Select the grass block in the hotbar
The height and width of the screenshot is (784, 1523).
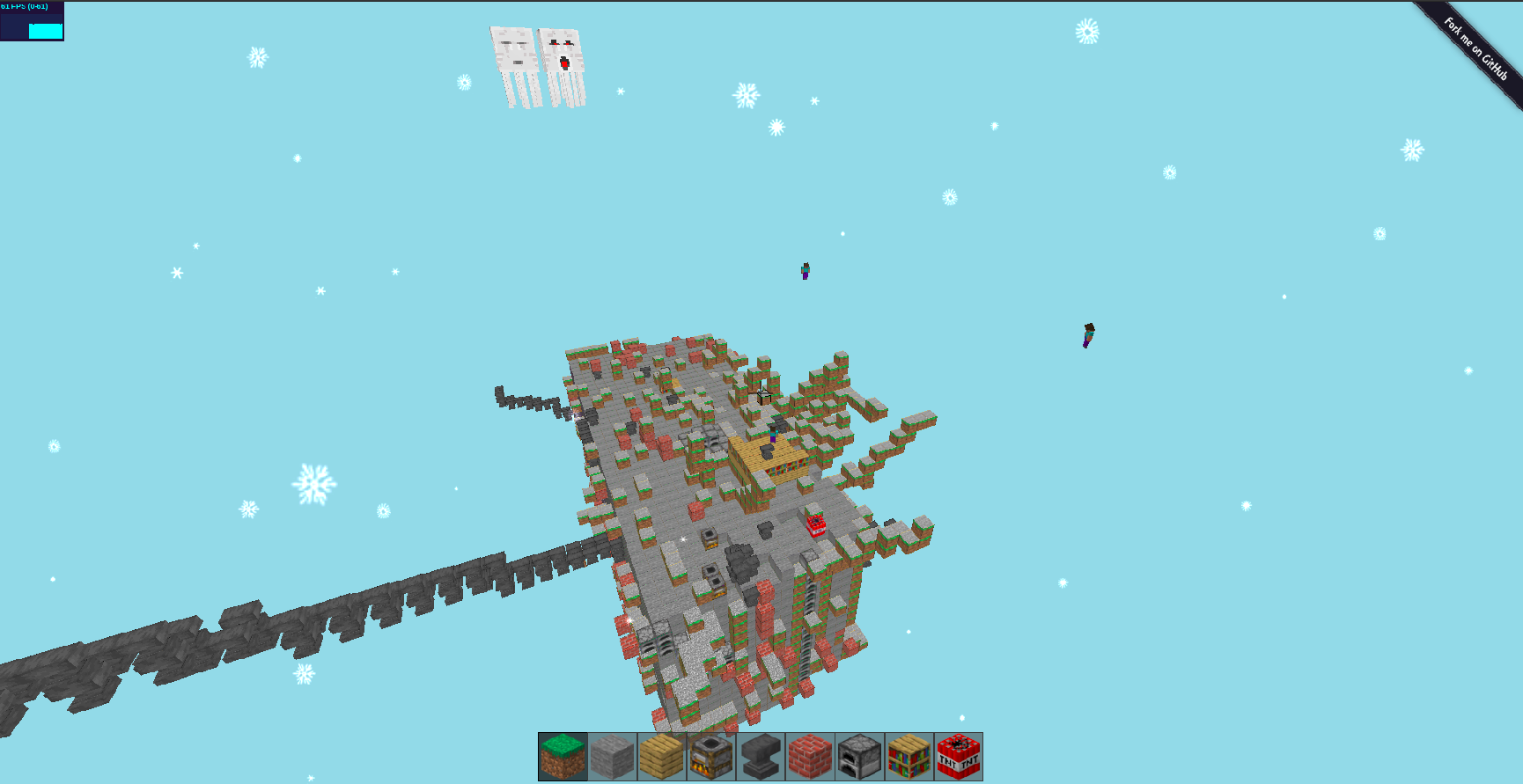(x=563, y=758)
